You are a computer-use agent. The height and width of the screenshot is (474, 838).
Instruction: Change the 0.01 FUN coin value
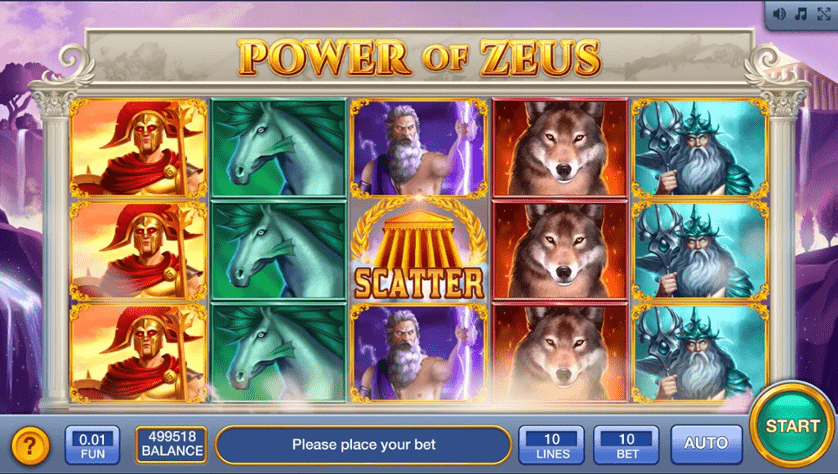coord(92,443)
